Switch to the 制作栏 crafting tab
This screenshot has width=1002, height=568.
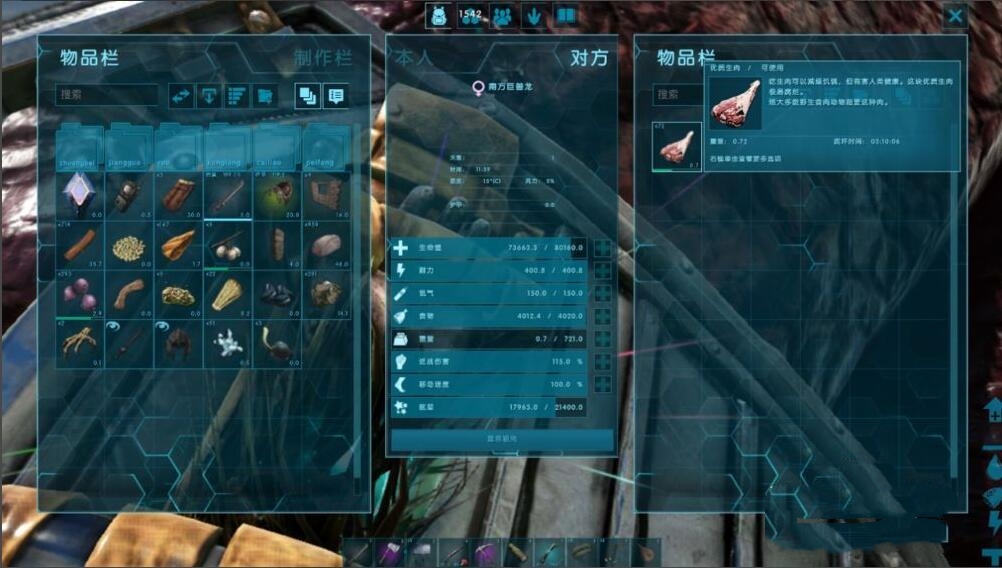(323, 57)
